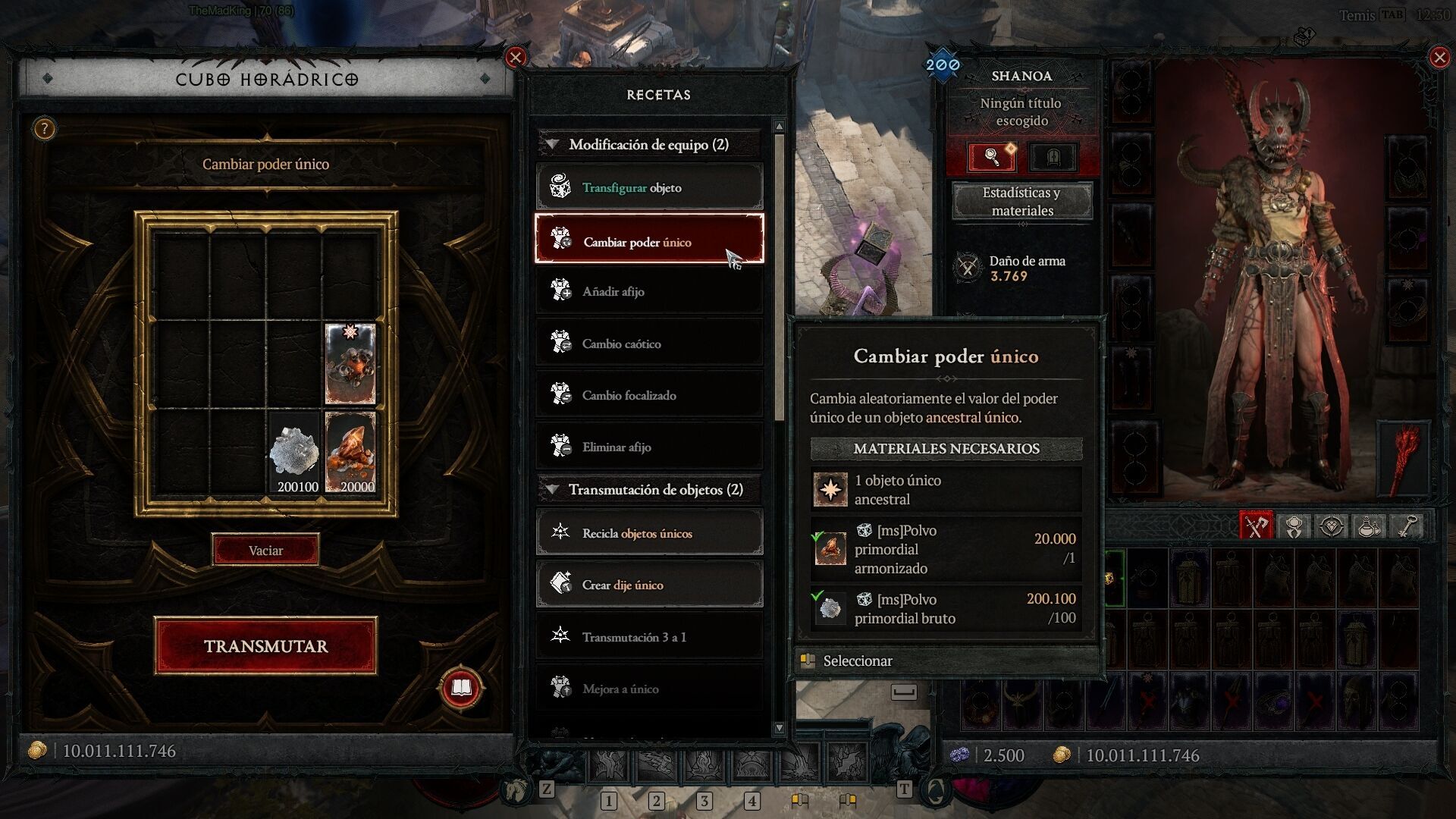Select the 200100 primordial dust stack
The image size is (1456, 819).
[295, 453]
